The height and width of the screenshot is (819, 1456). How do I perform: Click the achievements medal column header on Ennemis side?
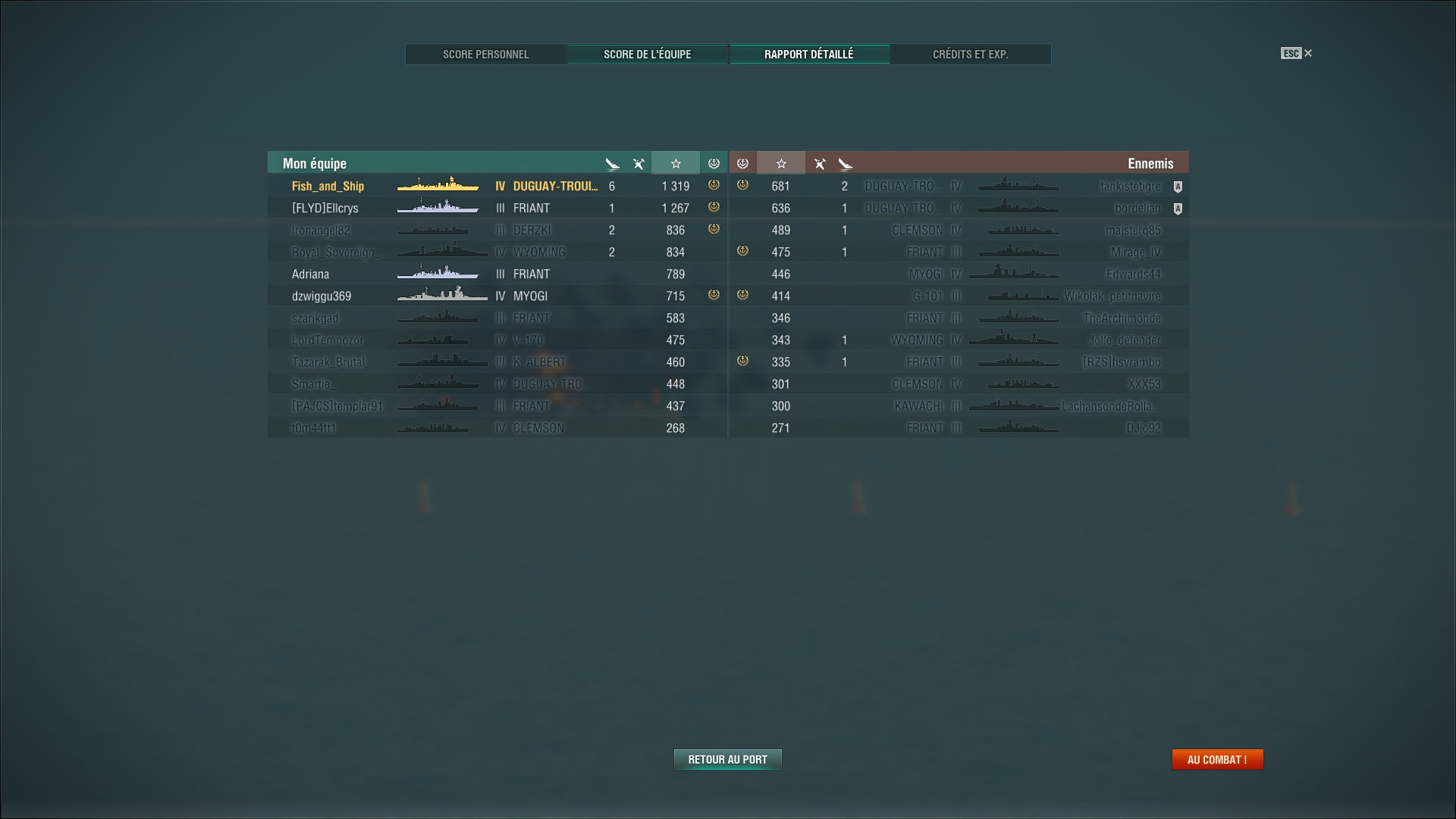point(742,162)
